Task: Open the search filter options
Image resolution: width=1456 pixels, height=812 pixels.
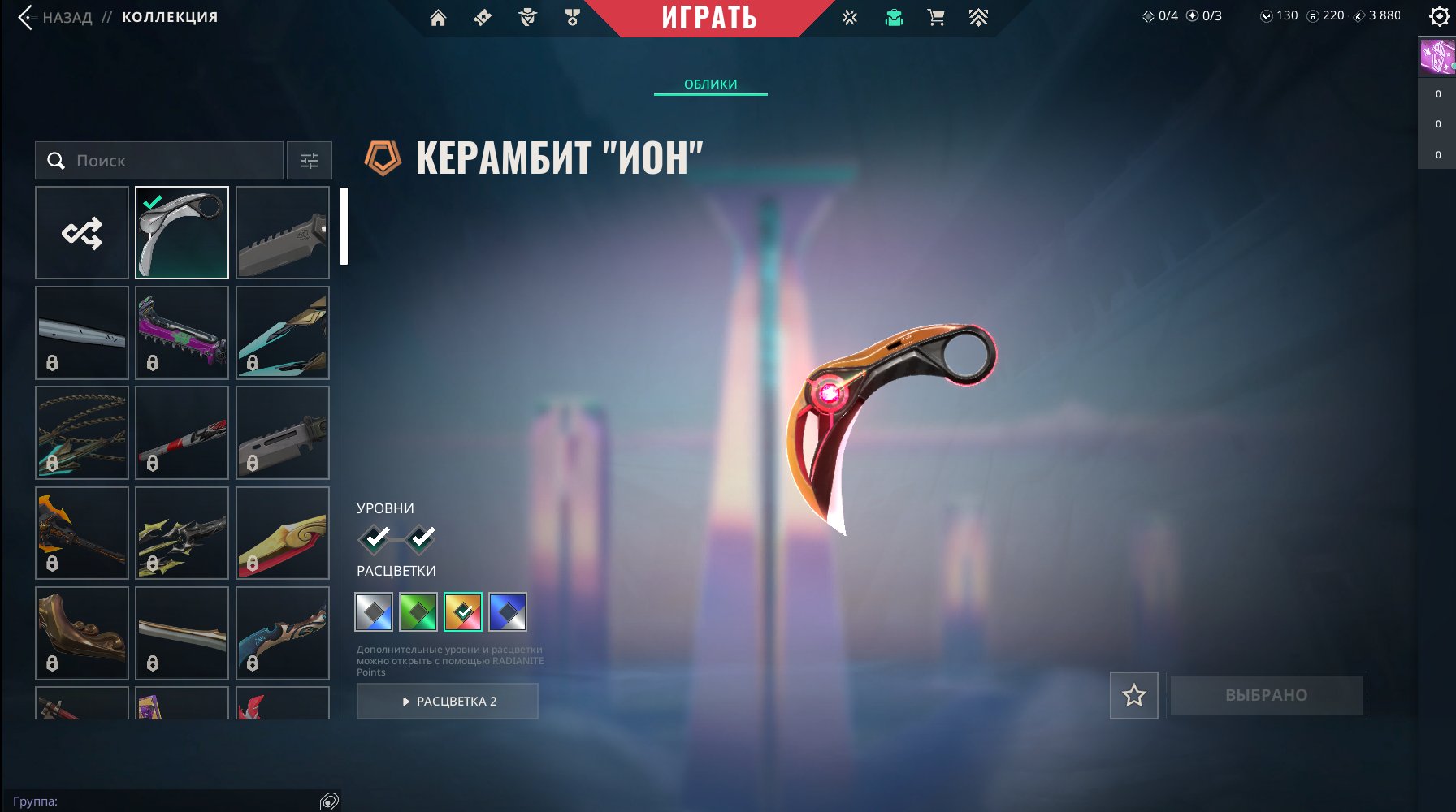Action: [310, 160]
